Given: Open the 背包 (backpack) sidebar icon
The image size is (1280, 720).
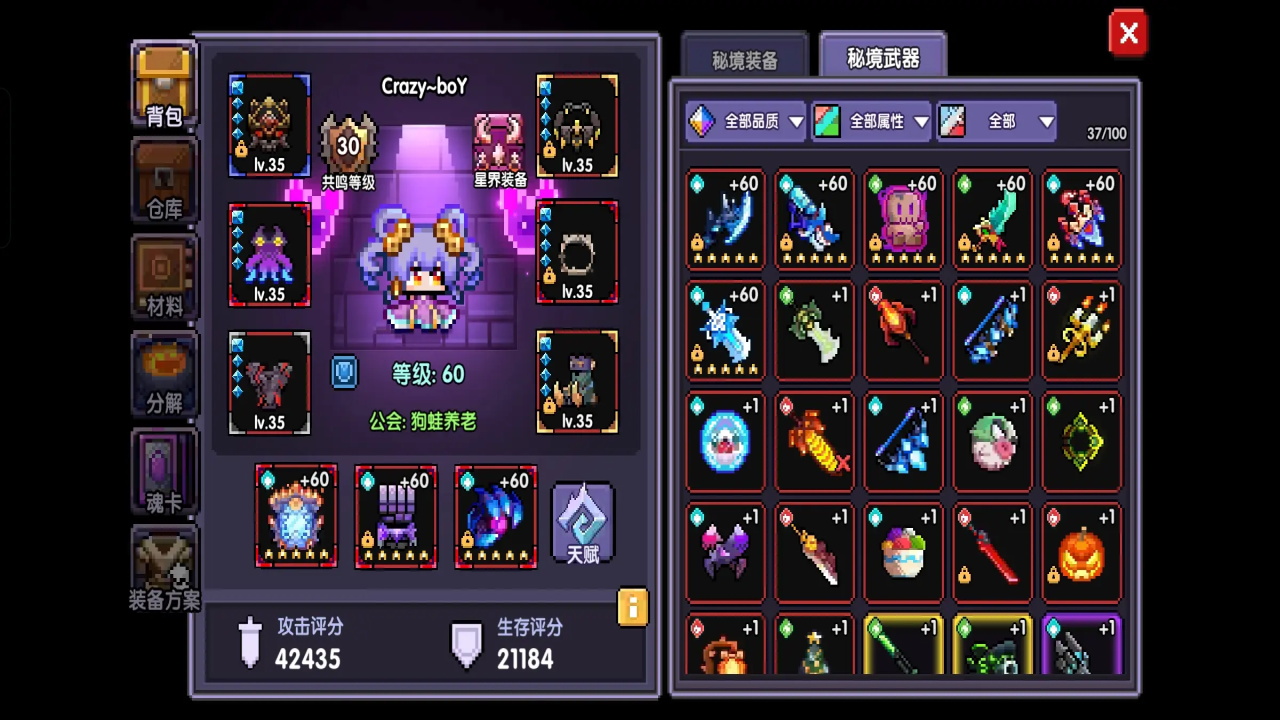Looking at the screenshot, I should [x=164, y=85].
